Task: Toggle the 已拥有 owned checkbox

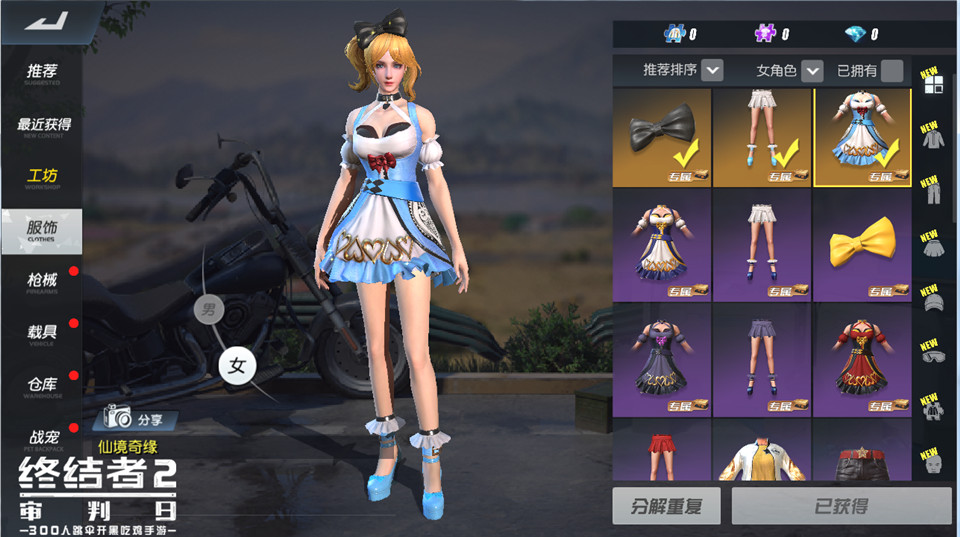Action: pos(892,71)
